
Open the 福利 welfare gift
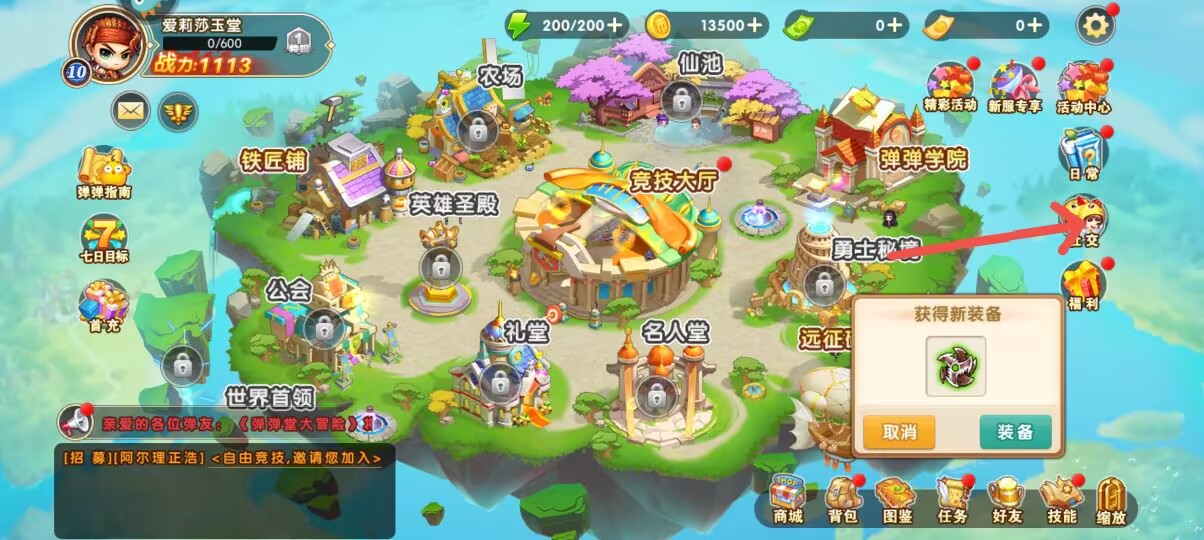pos(1083,286)
